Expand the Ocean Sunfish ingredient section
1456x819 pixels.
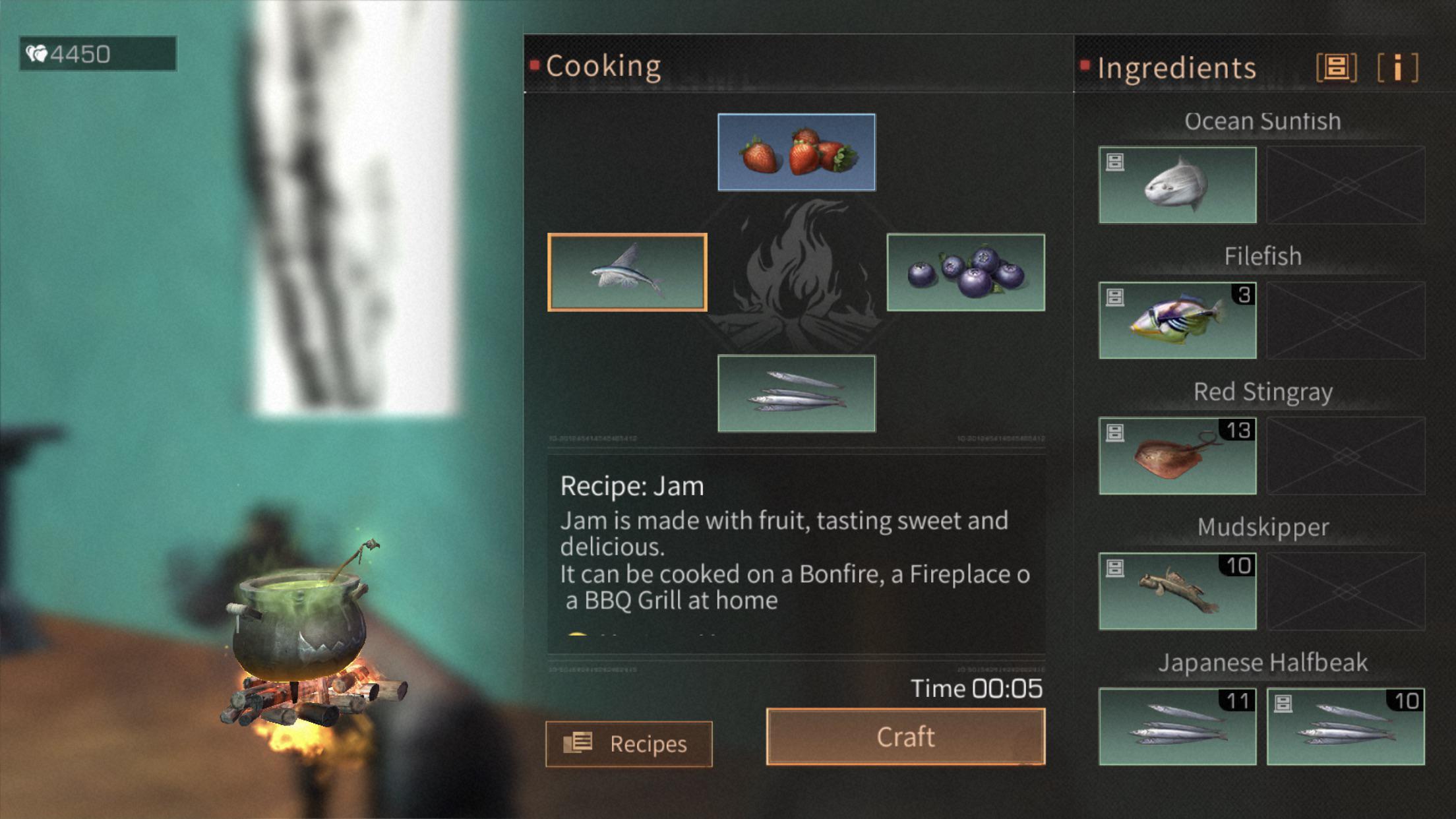[1261, 121]
